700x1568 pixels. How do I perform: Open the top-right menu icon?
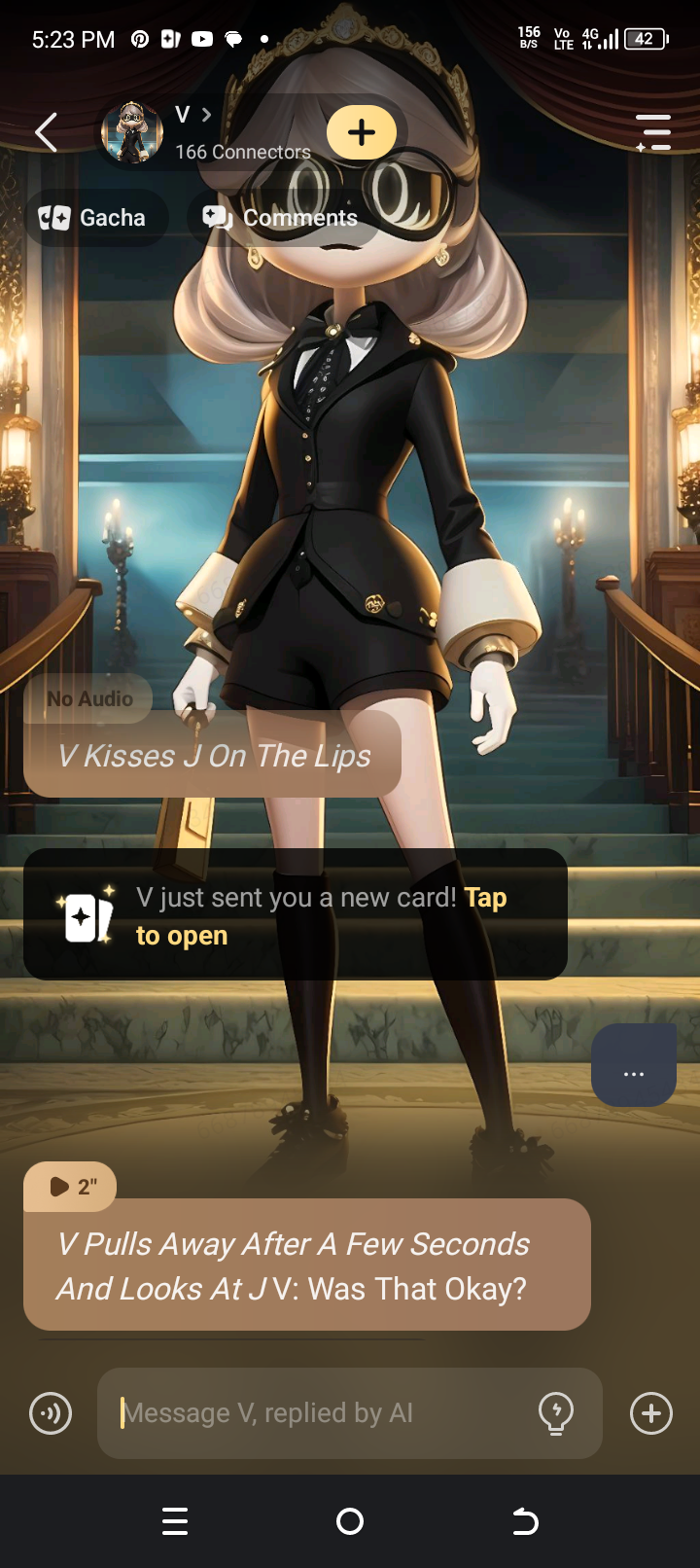click(653, 132)
